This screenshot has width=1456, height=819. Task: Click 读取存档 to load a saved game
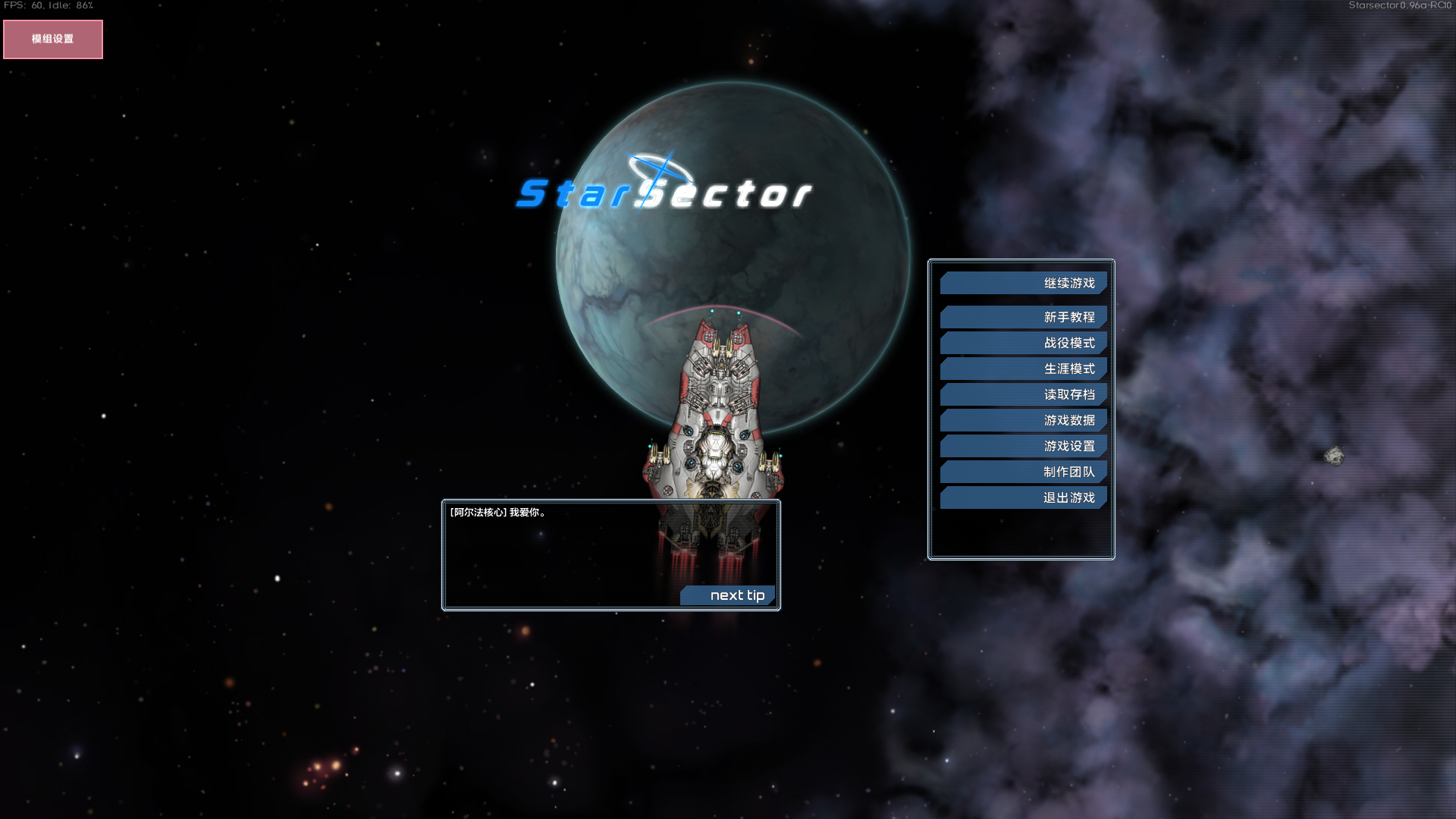coord(1023,394)
